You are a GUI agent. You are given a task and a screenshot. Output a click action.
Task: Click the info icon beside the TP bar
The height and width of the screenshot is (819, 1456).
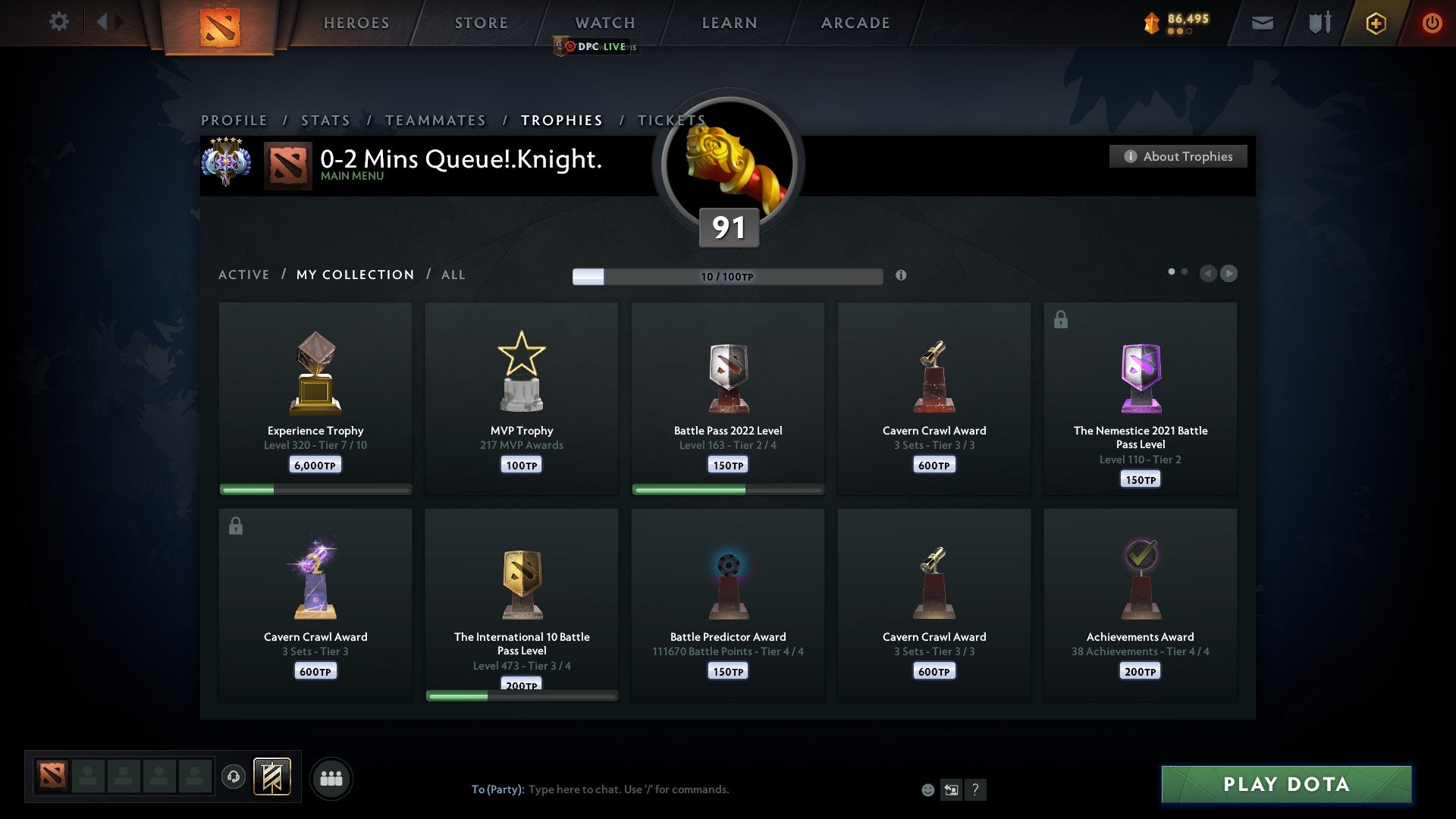(902, 276)
